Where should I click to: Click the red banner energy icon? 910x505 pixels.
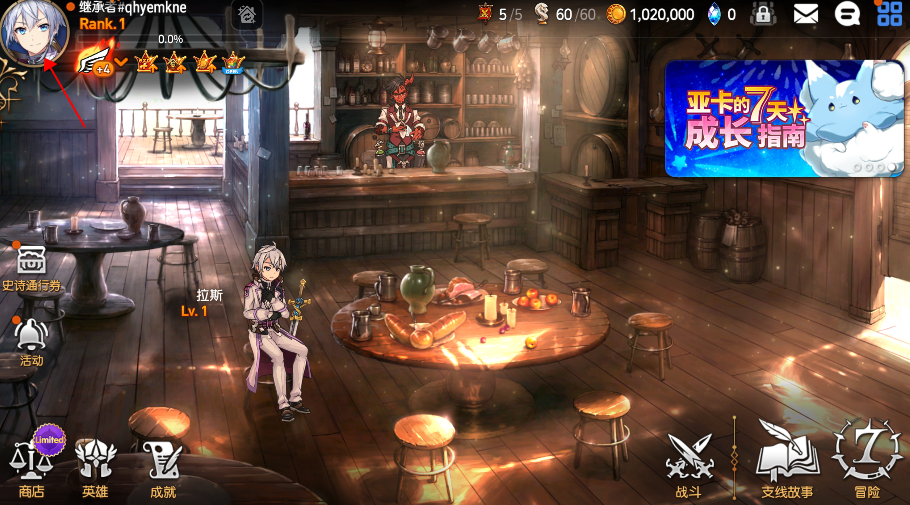[x=486, y=13]
